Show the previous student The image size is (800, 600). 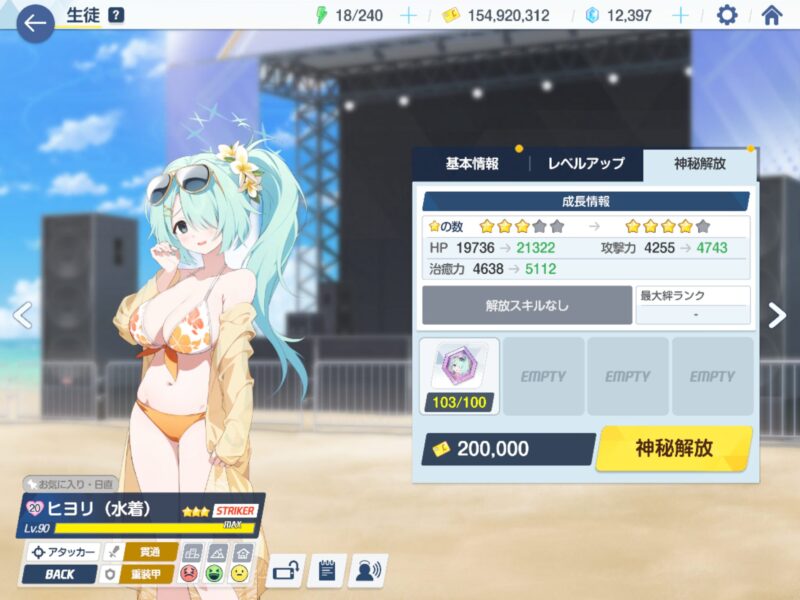[x=22, y=315]
